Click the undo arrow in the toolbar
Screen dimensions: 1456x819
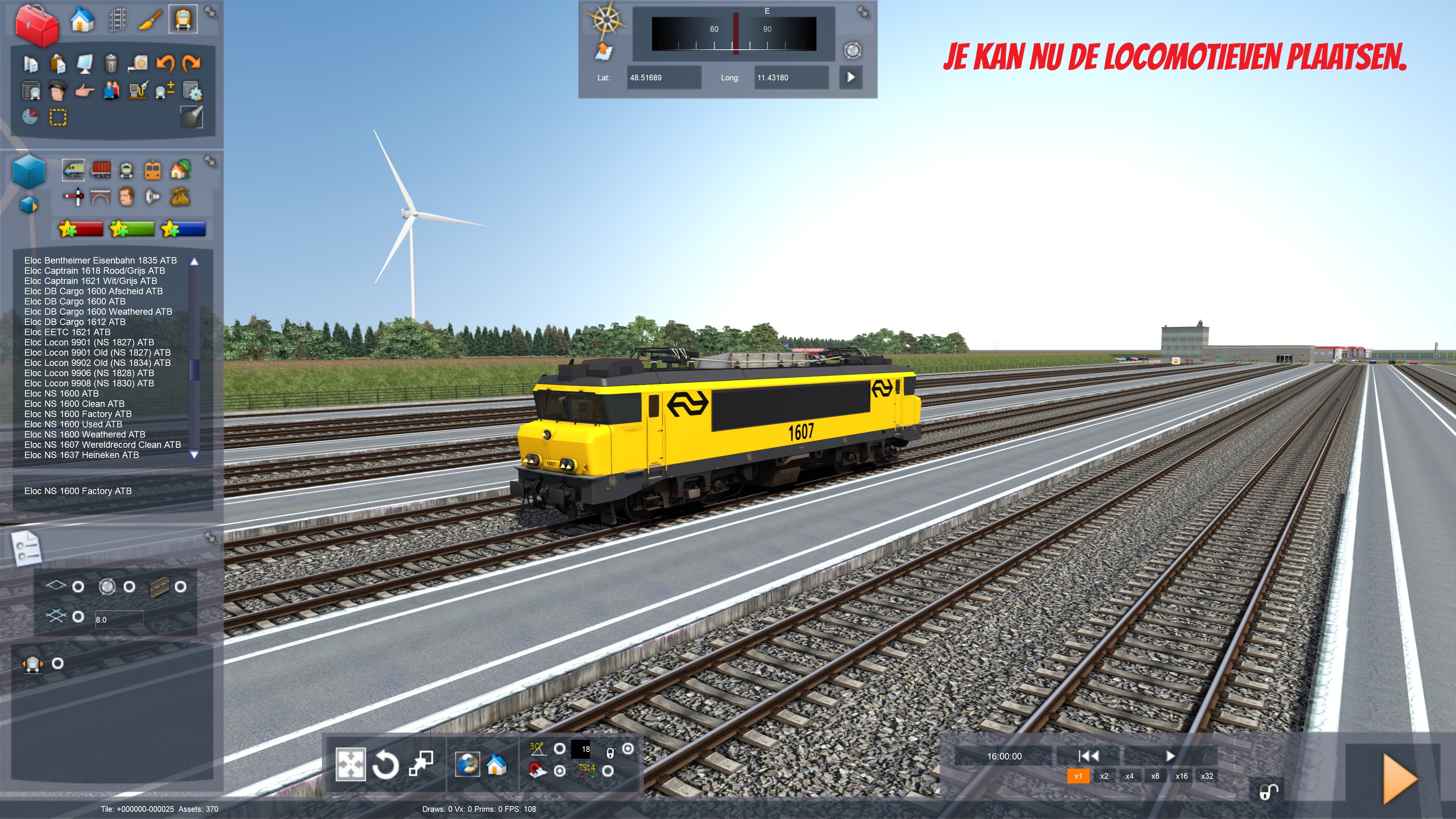point(166,63)
